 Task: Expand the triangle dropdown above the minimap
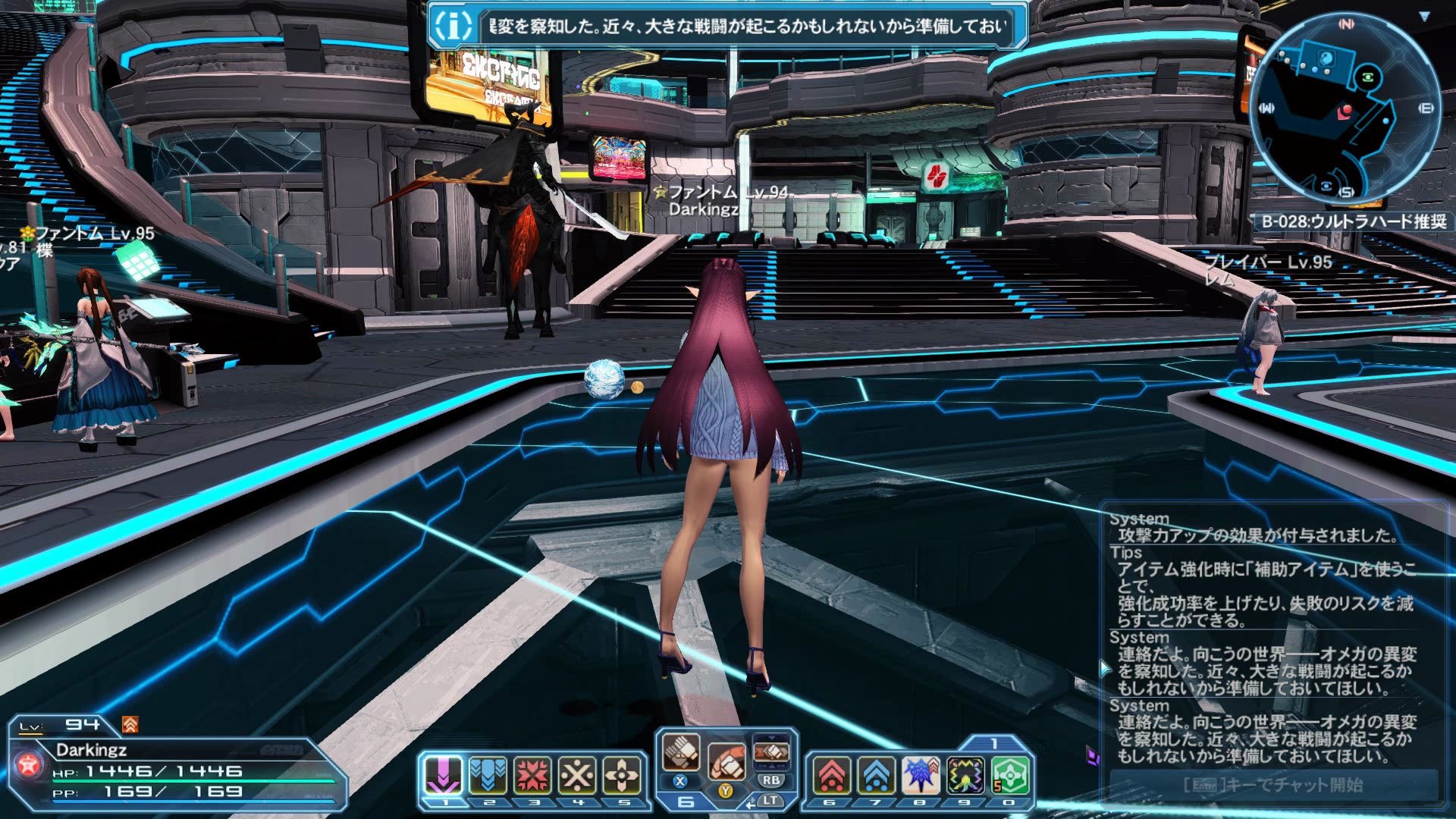[x=1425, y=16]
